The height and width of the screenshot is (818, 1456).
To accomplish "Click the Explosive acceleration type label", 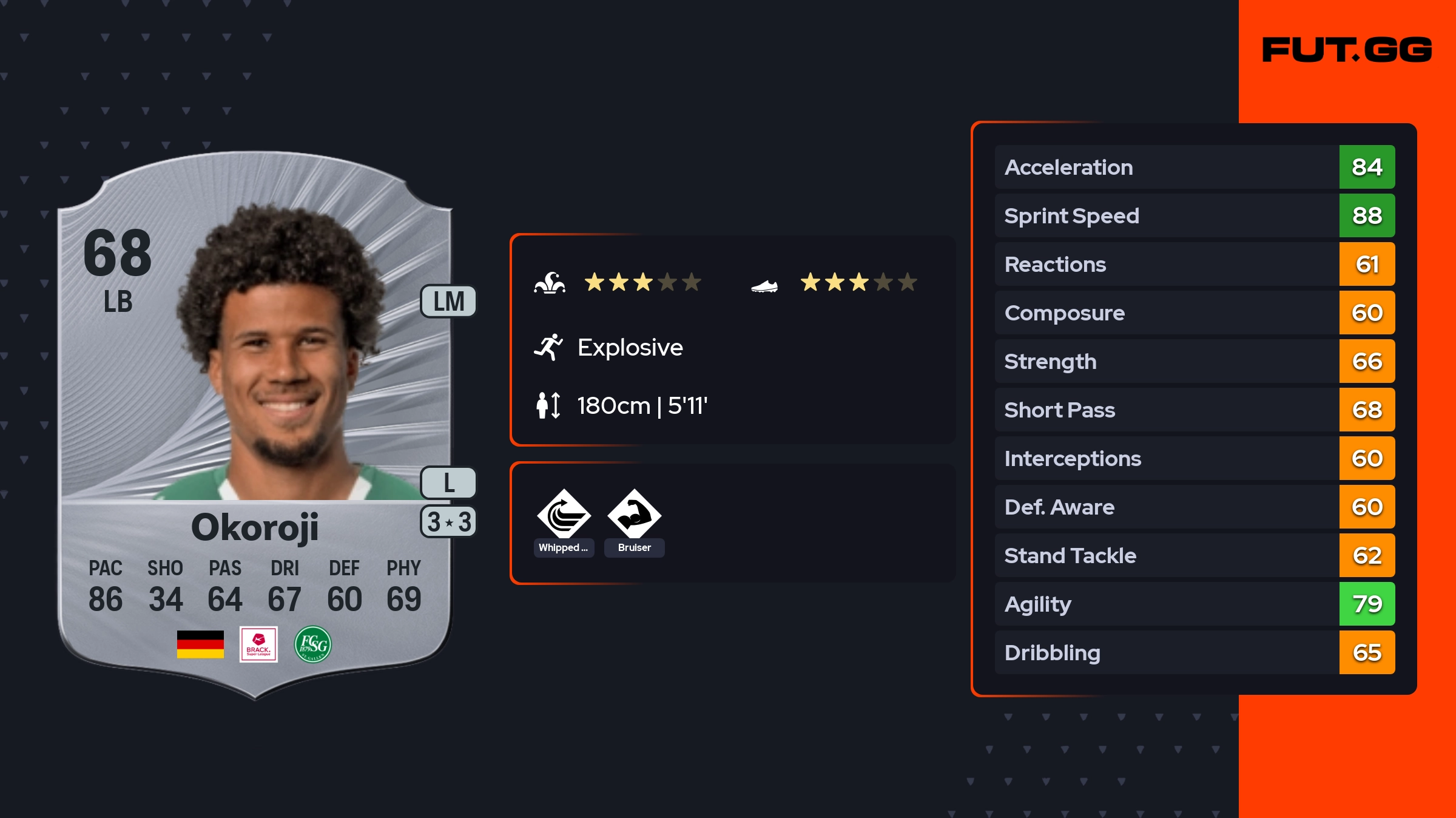I will tap(630, 348).
